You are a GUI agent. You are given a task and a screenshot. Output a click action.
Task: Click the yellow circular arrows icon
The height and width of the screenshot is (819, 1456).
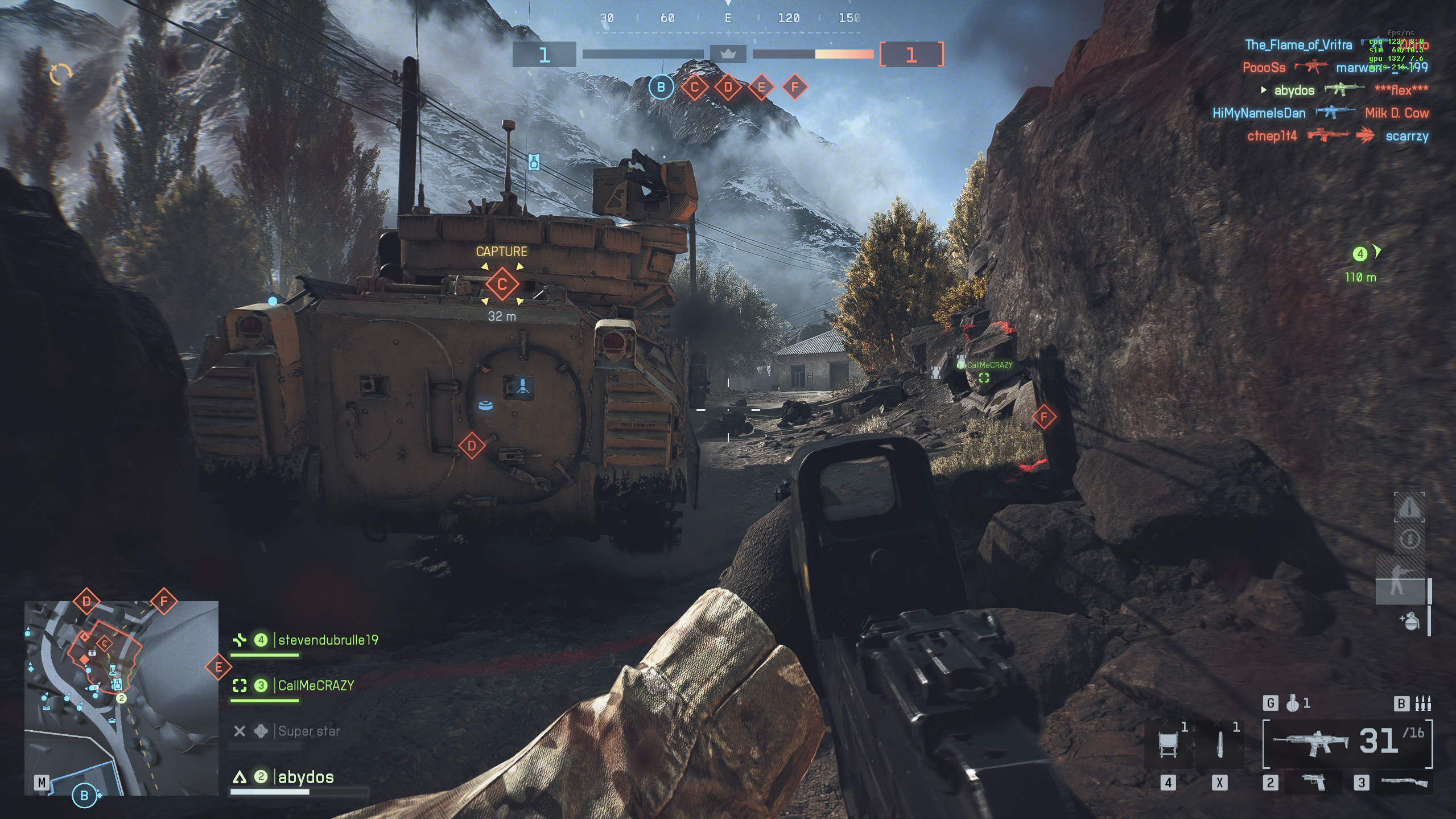[61, 74]
